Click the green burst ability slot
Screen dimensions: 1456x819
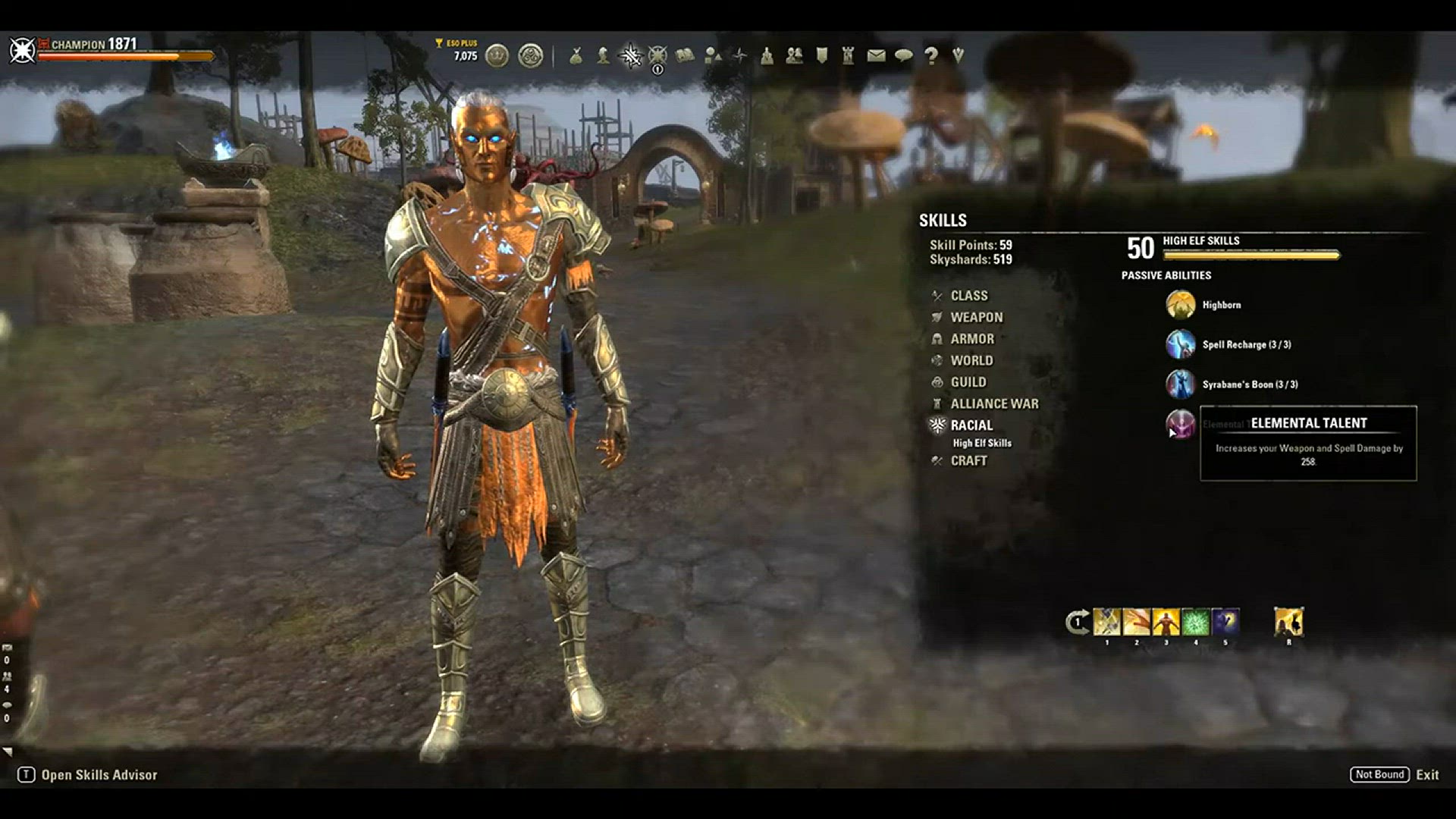(x=1196, y=623)
